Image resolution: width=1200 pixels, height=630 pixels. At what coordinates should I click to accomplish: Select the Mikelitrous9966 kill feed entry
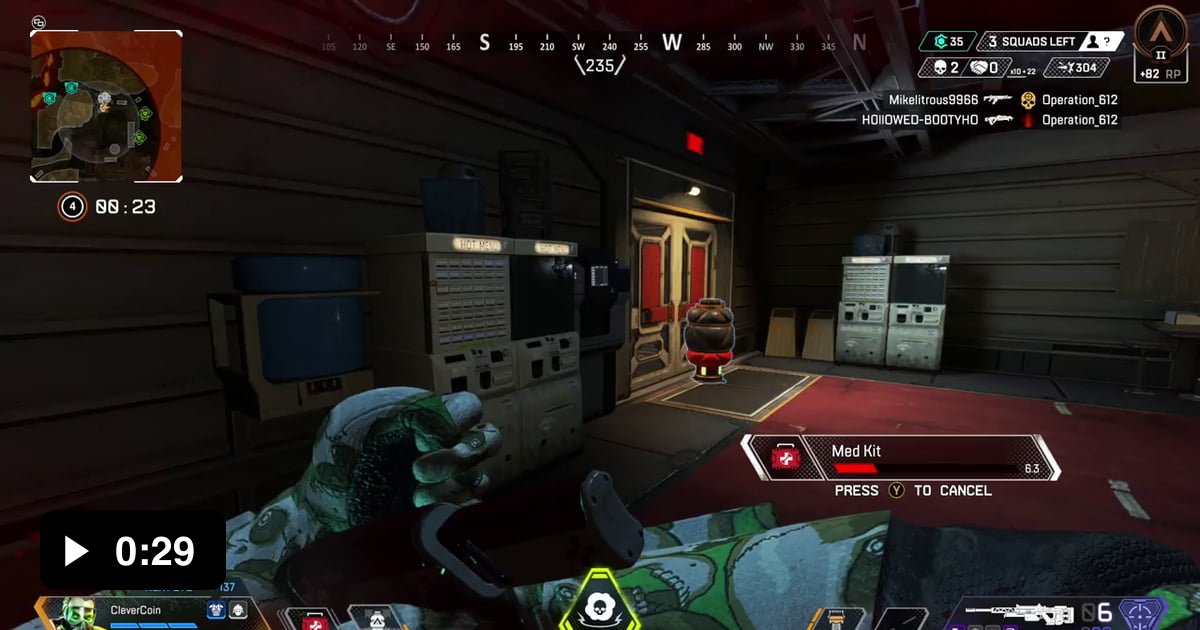[1002, 100]
